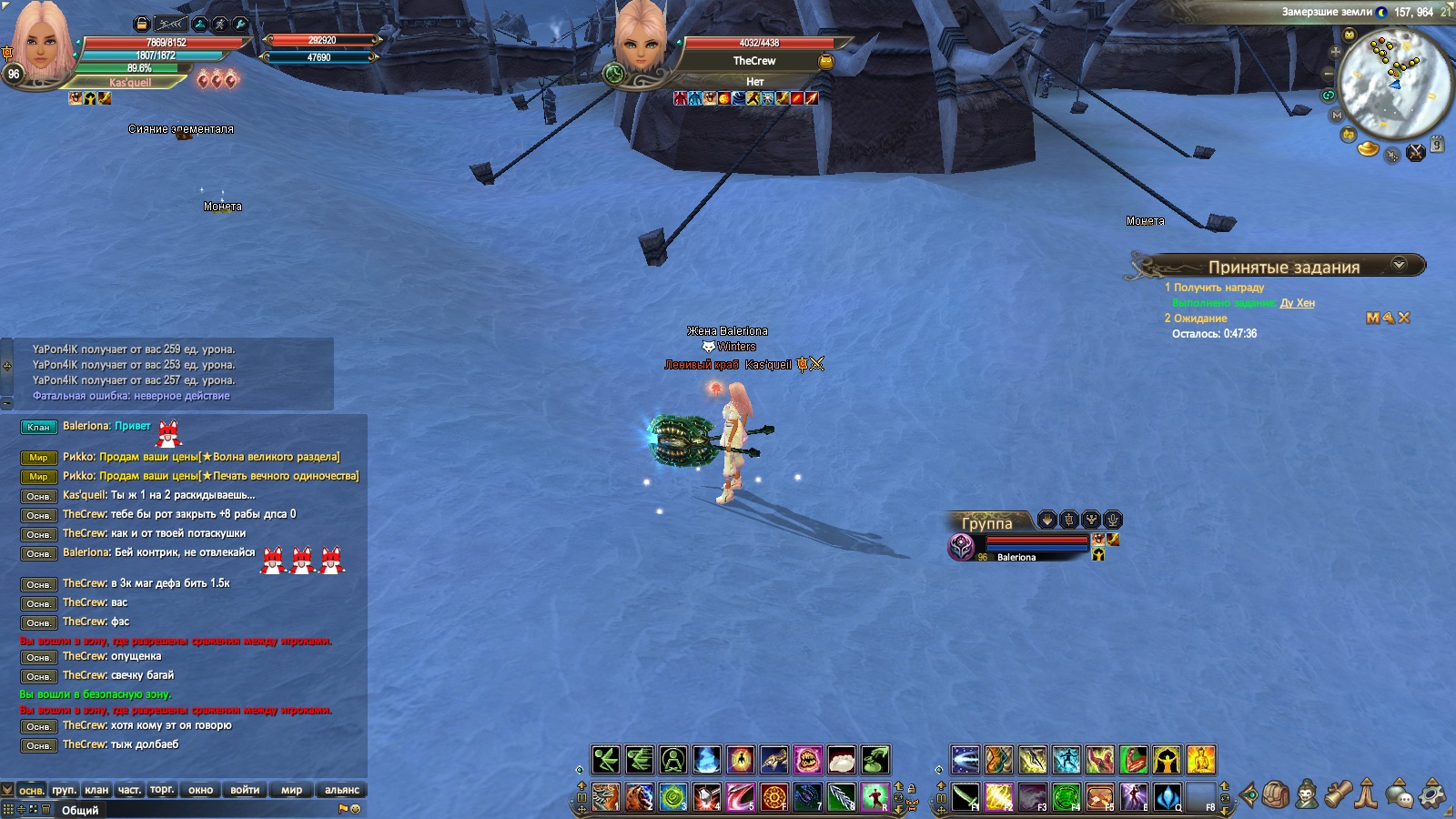Open the calendar icon near the minimap
This screenshot has height=819, width=1456.
[x=1437, y=144]
